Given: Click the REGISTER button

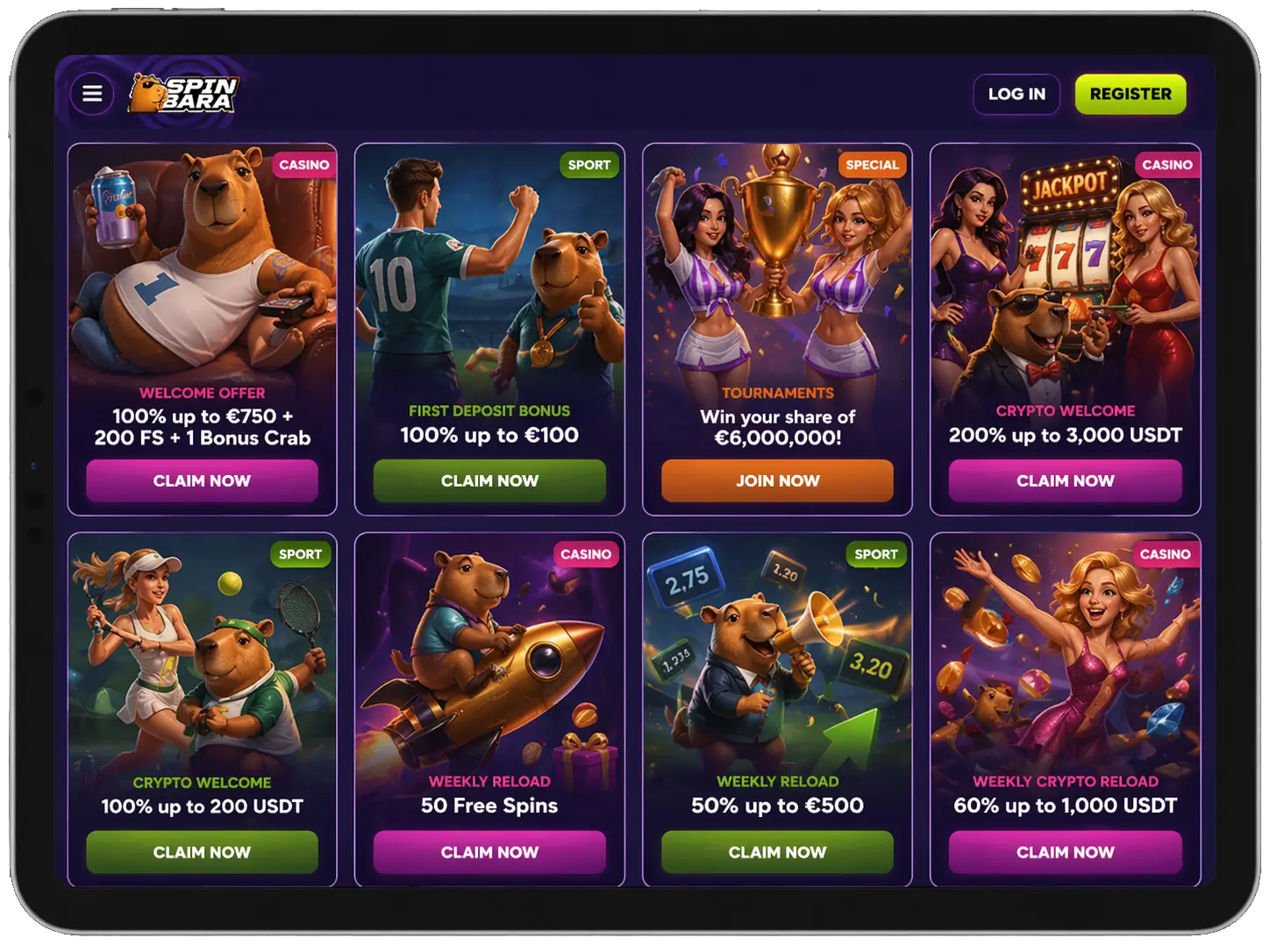Looking at the screenshot, I should coord(1131,94).
